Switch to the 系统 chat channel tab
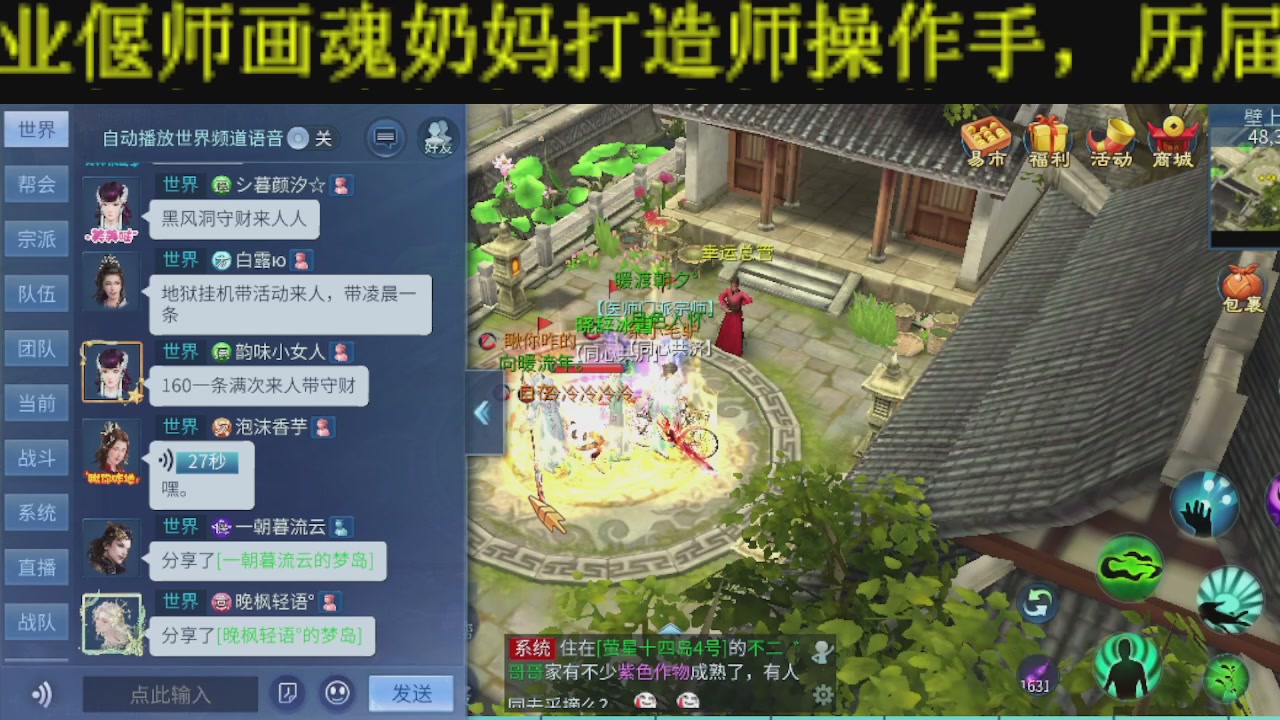Viewport: 1280px width, 720px height. point(36,512)
